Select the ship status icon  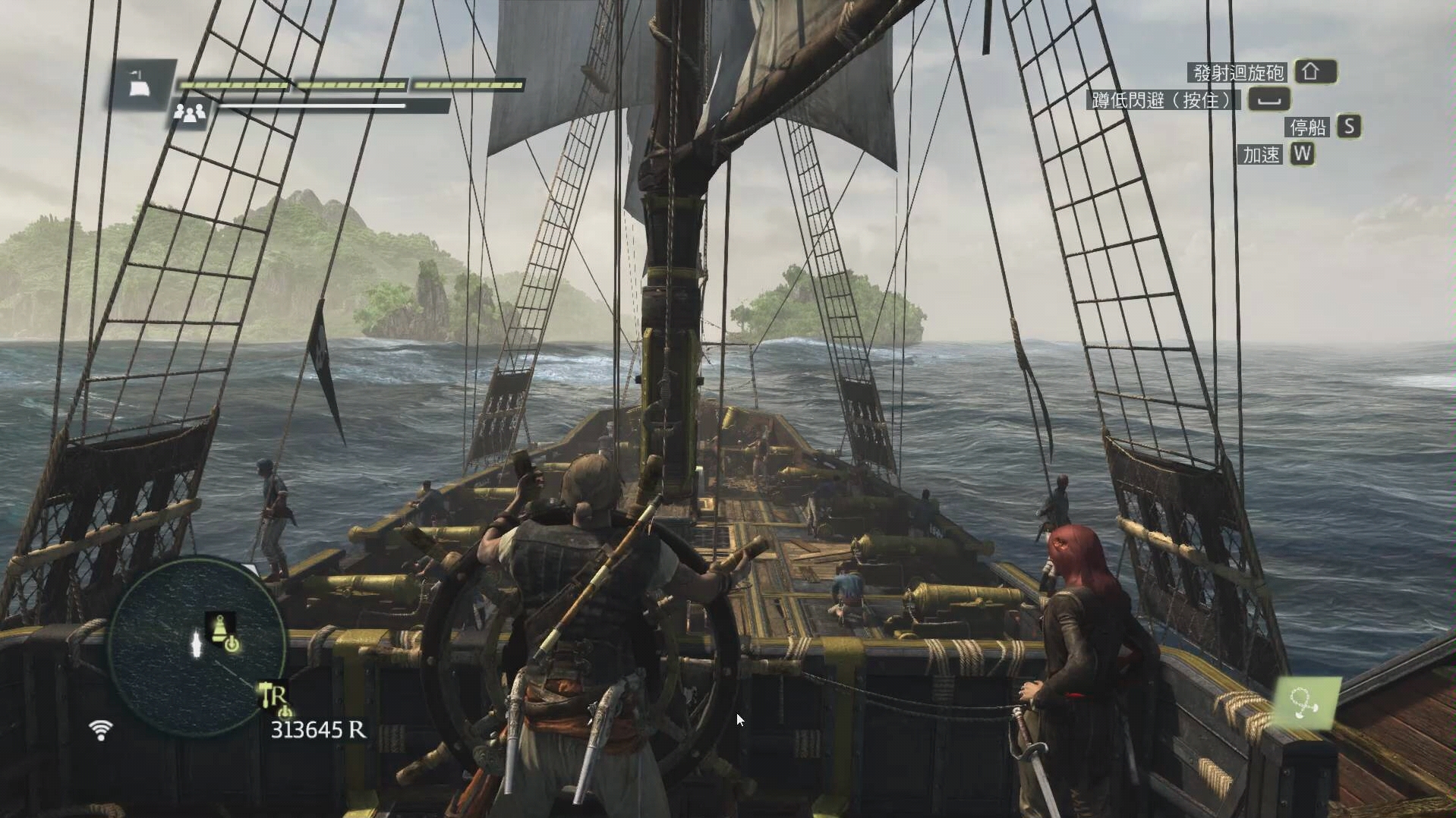coord(140,84)
